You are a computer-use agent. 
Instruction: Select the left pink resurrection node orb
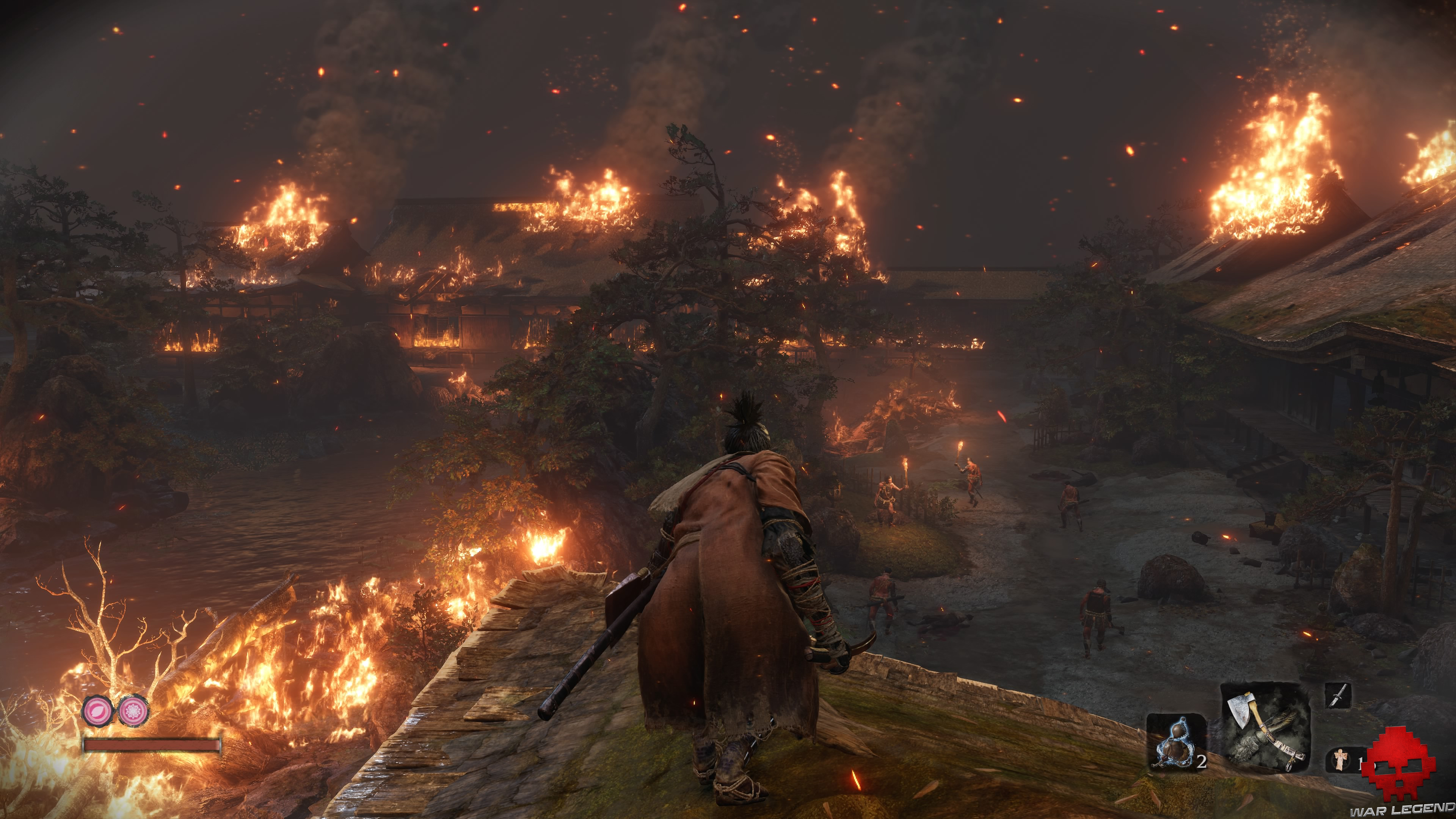point(97,711)
